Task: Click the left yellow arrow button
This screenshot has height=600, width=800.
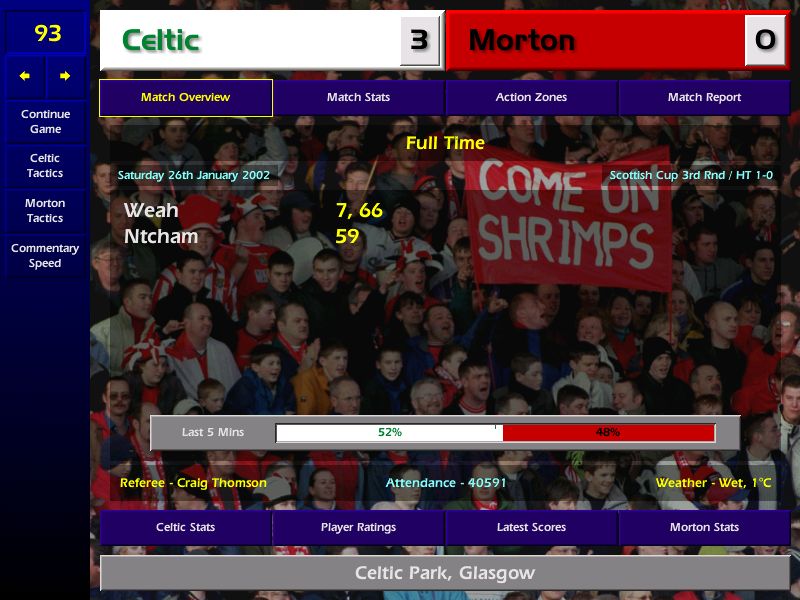Action: point(25,76)
